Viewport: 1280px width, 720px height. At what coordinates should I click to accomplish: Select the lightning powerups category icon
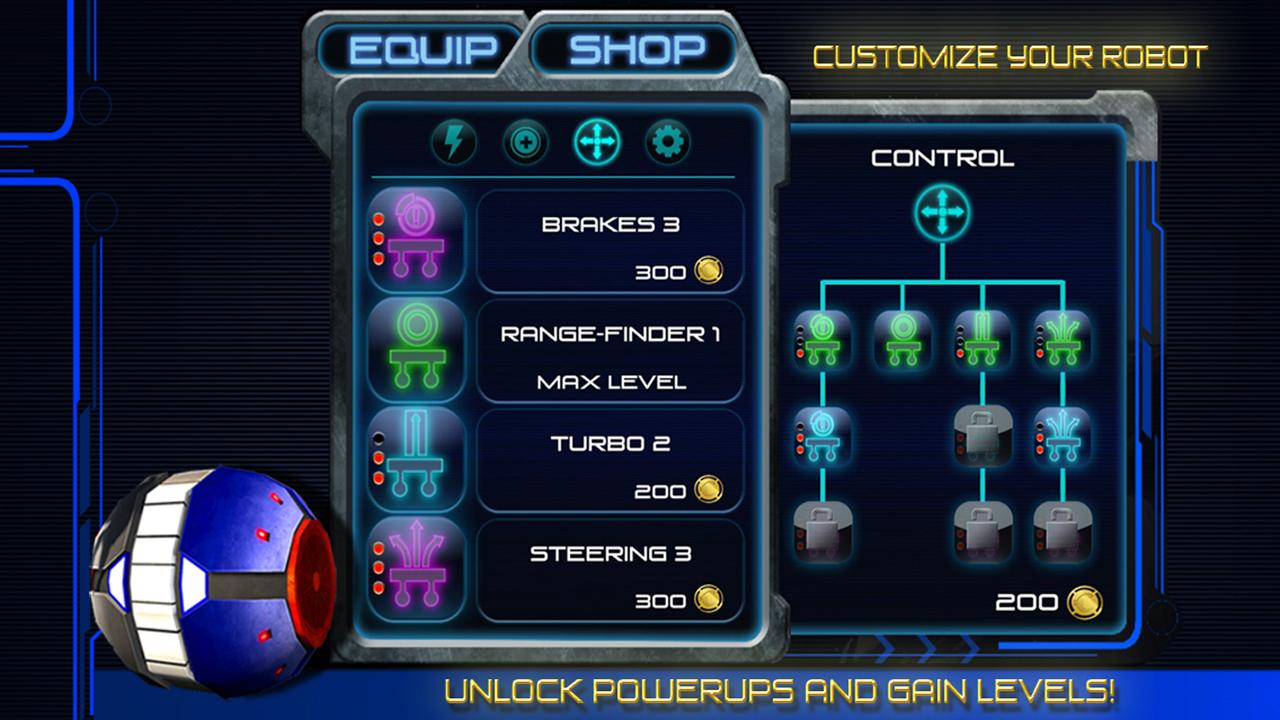pos(455,142)
